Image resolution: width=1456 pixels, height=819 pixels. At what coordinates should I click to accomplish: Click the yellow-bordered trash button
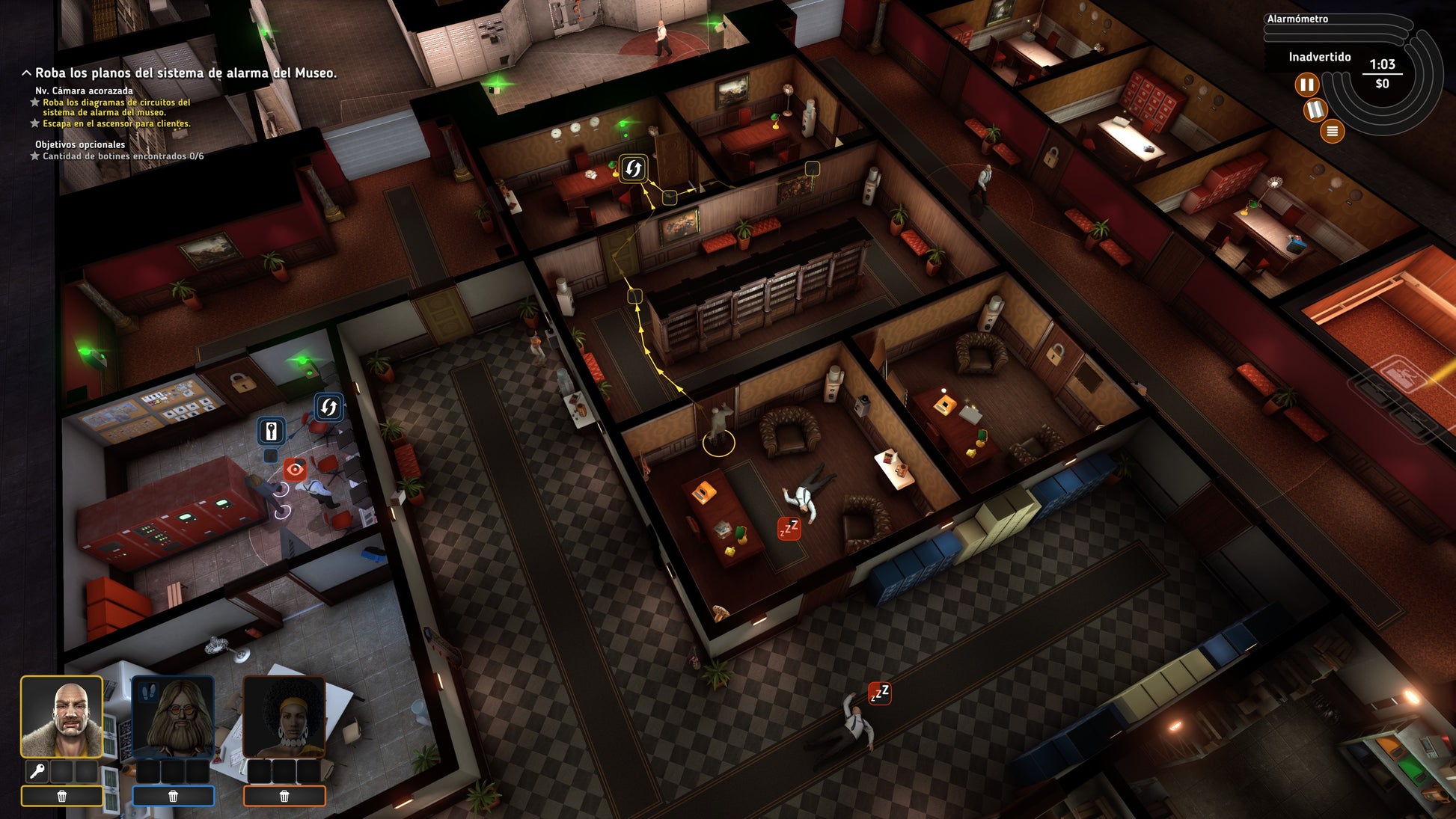[62, 797]
